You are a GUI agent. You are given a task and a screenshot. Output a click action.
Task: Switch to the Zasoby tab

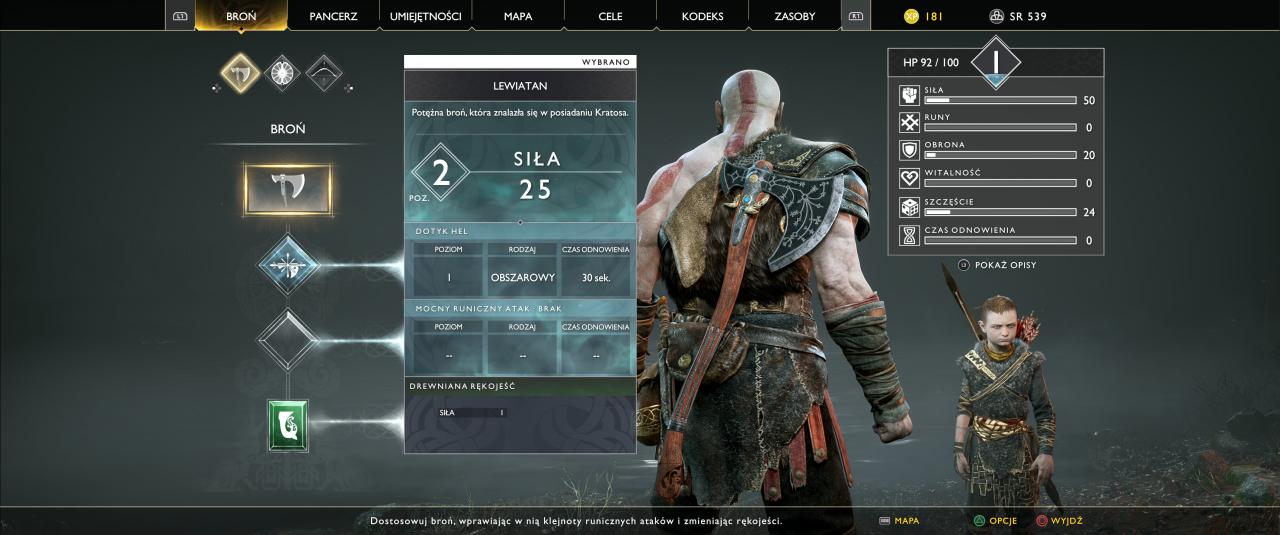coord(795,16)
